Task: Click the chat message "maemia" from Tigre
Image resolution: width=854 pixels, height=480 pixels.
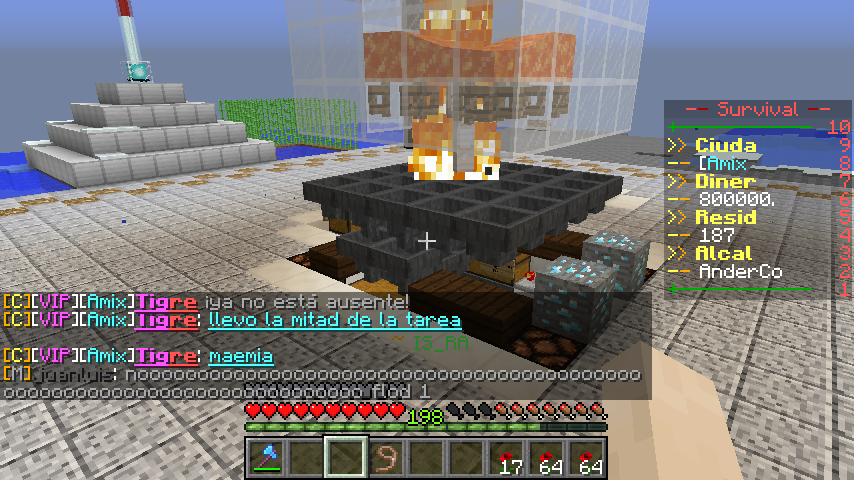Action: point(241,356)
